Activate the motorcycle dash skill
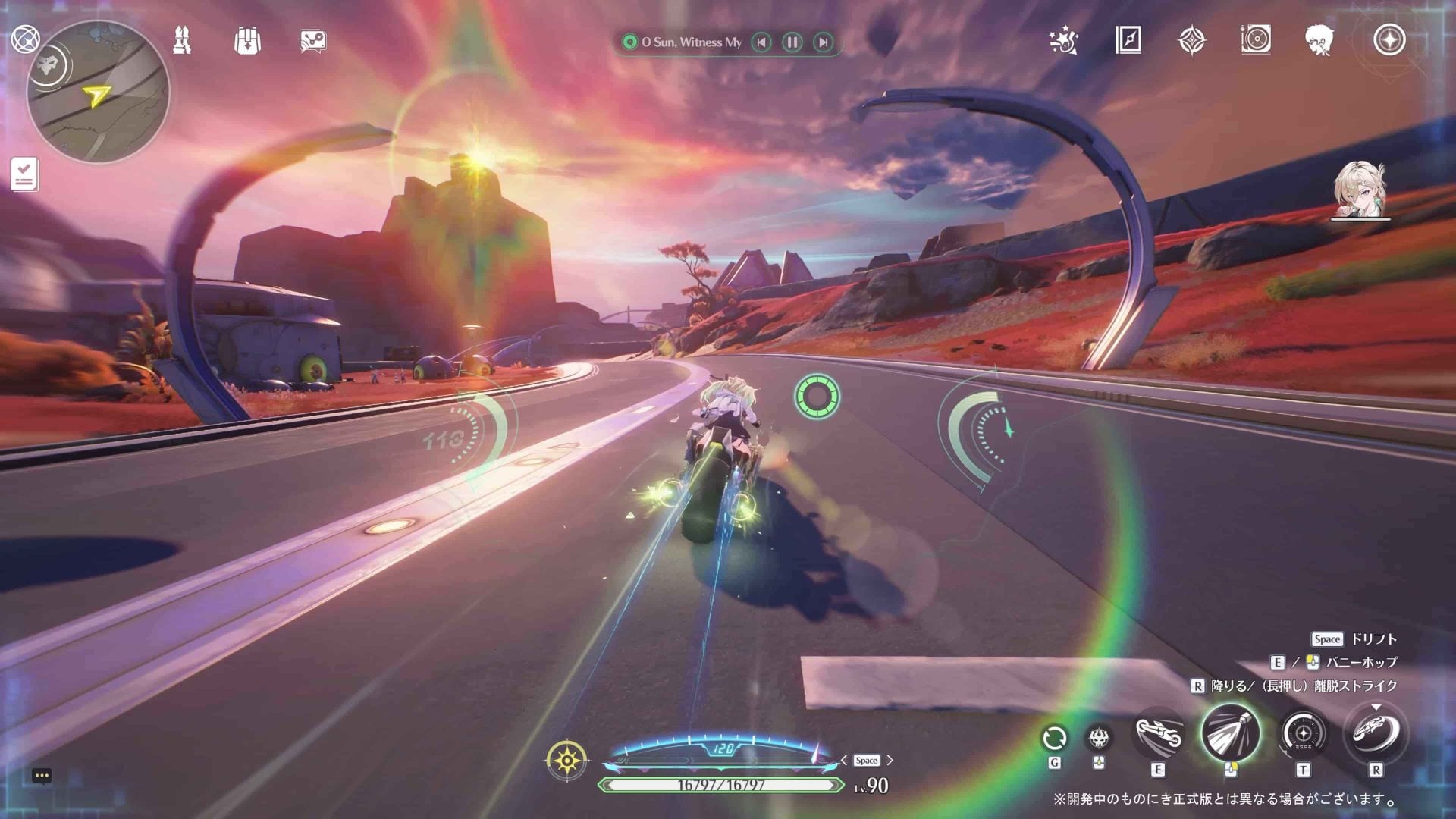This screenshot has width=1456, height=819. click(x=1158, y=734)
